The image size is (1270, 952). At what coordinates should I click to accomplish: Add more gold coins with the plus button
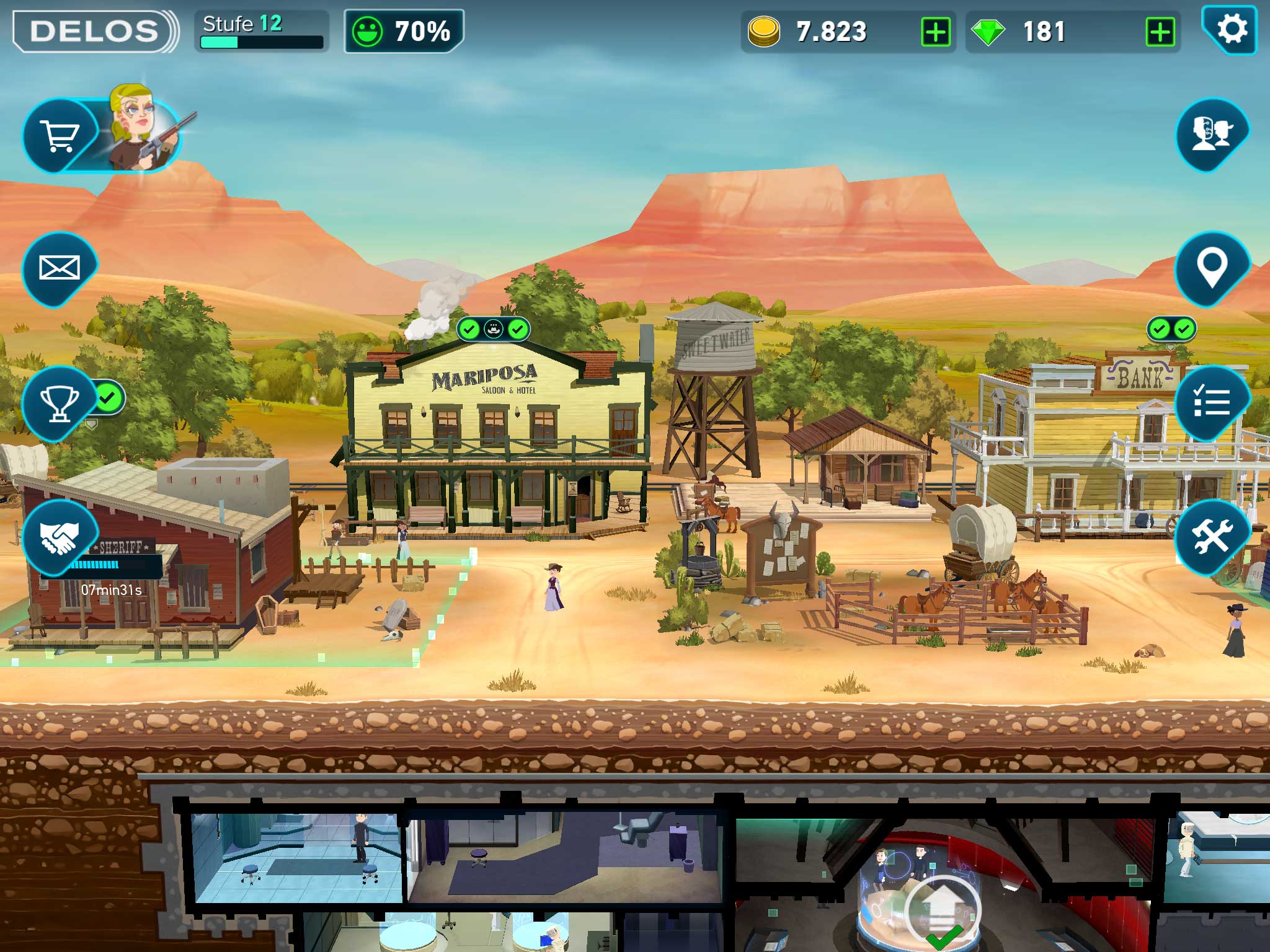[935, 32]
